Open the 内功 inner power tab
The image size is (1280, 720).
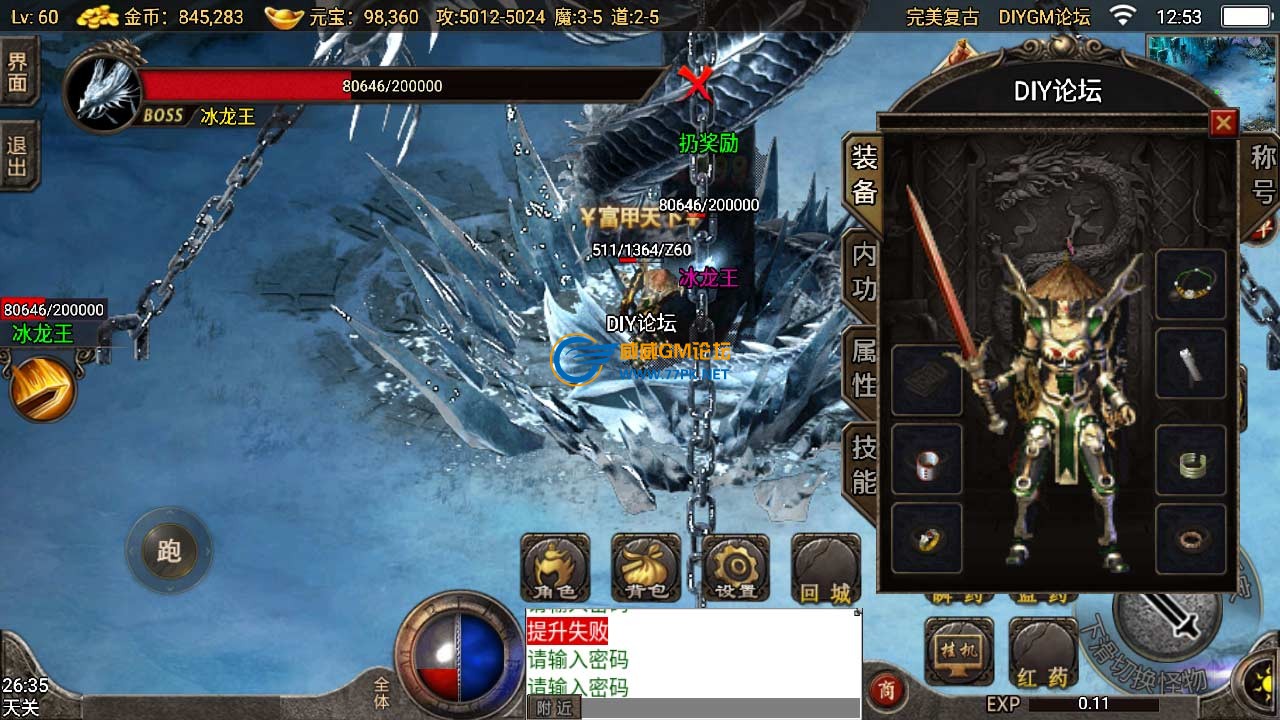(x=863, y=270)
